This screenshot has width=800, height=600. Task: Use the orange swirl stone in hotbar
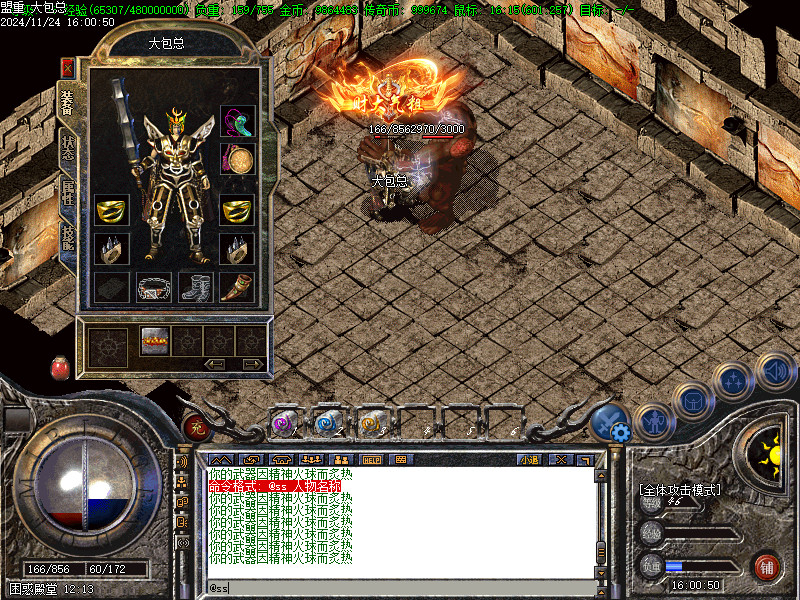pyautogui.click(x=371, y=423)
